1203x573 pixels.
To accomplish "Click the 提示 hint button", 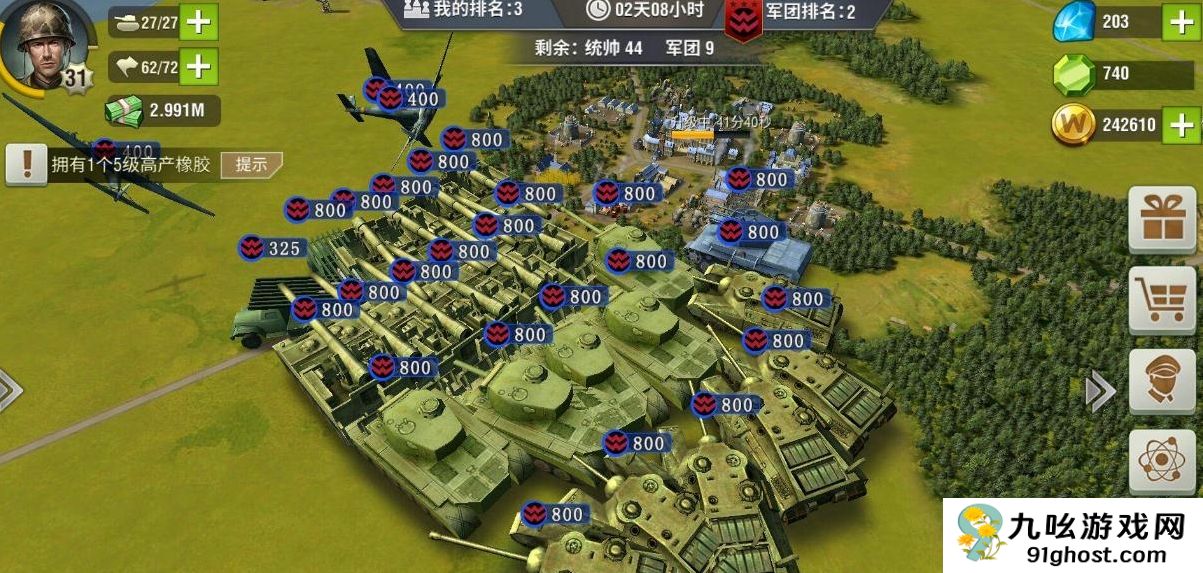I will pos(251,165).
